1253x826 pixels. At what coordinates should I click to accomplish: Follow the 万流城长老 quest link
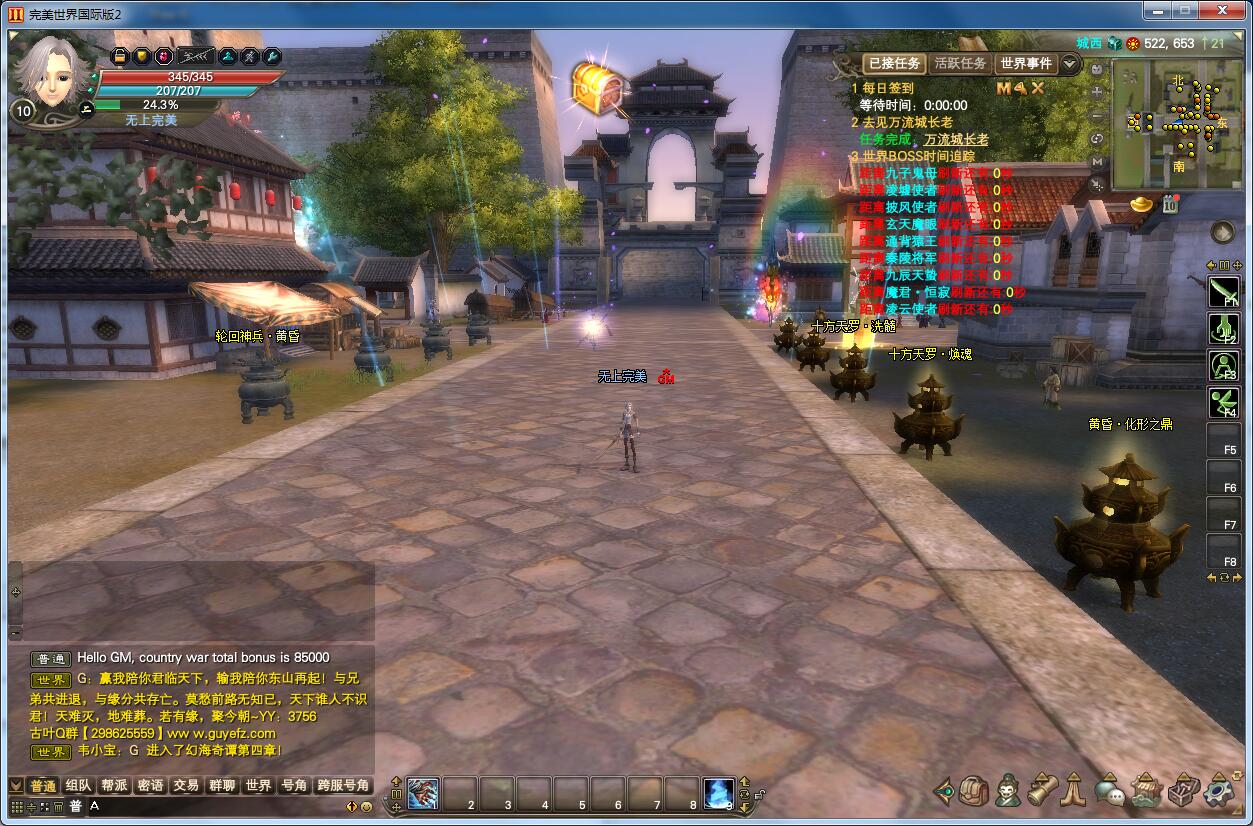(956, 139)
